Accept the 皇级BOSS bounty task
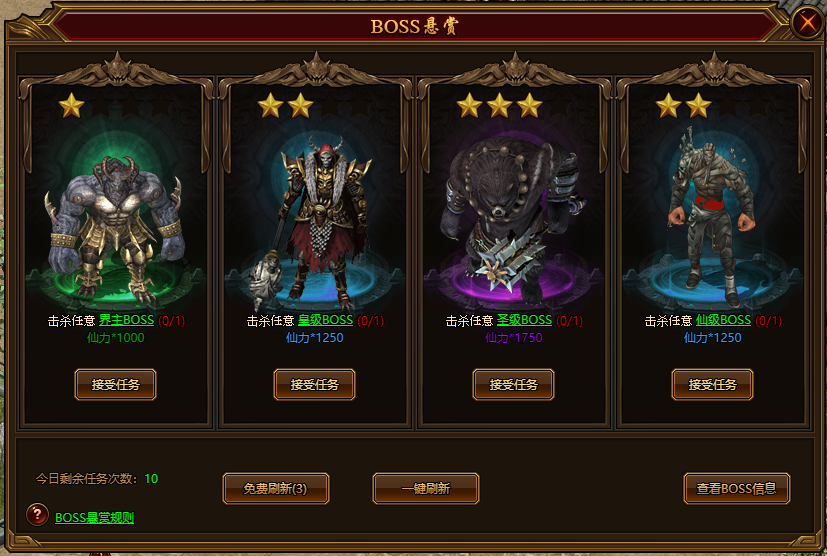This screenshot has width=827, height=556. (x=314, y=384)
